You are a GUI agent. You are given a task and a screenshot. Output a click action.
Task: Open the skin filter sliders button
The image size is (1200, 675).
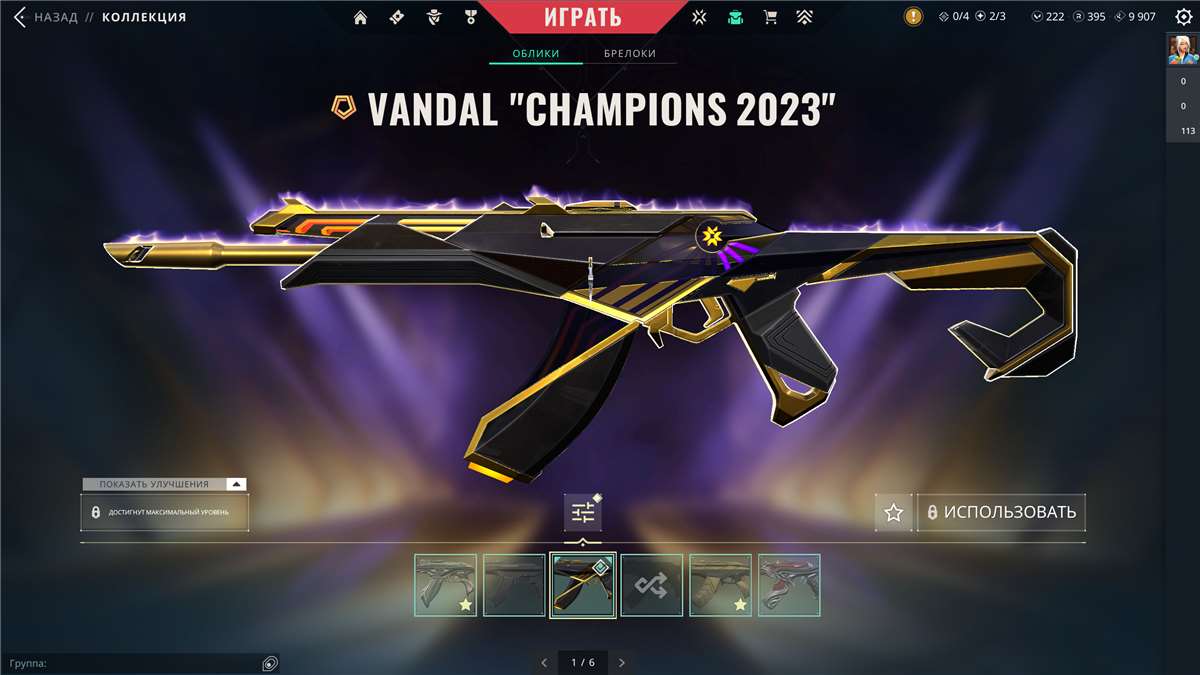583,513
